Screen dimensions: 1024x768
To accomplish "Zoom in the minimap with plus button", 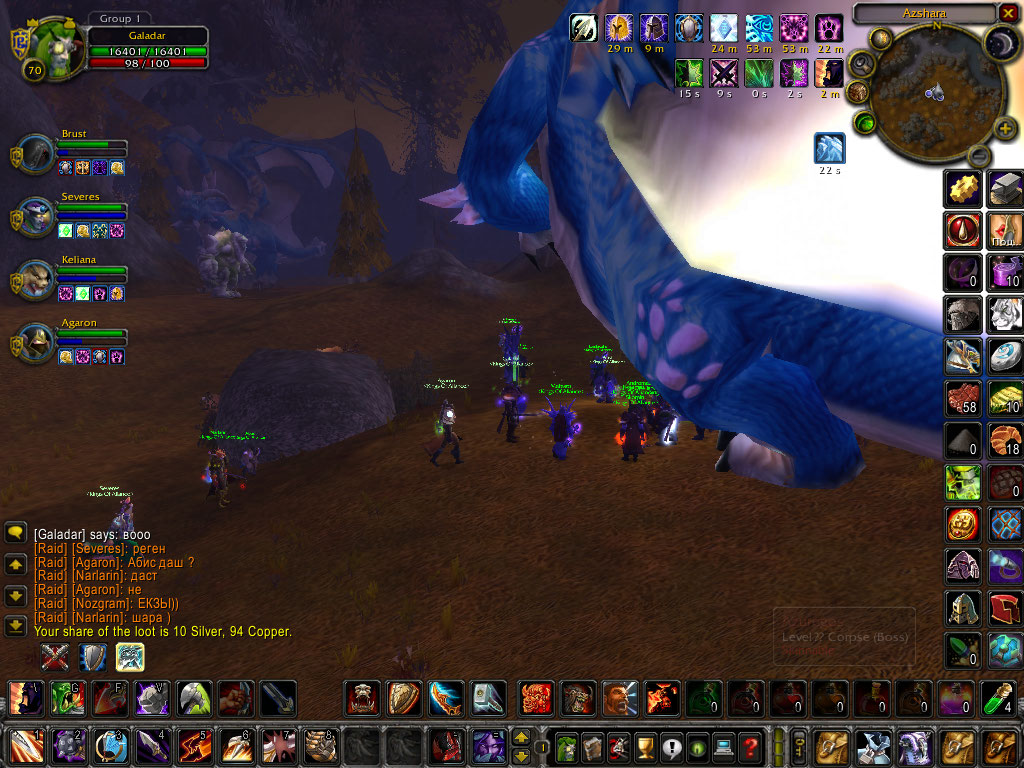I will pyautogui.click(x=1006, y=129).
